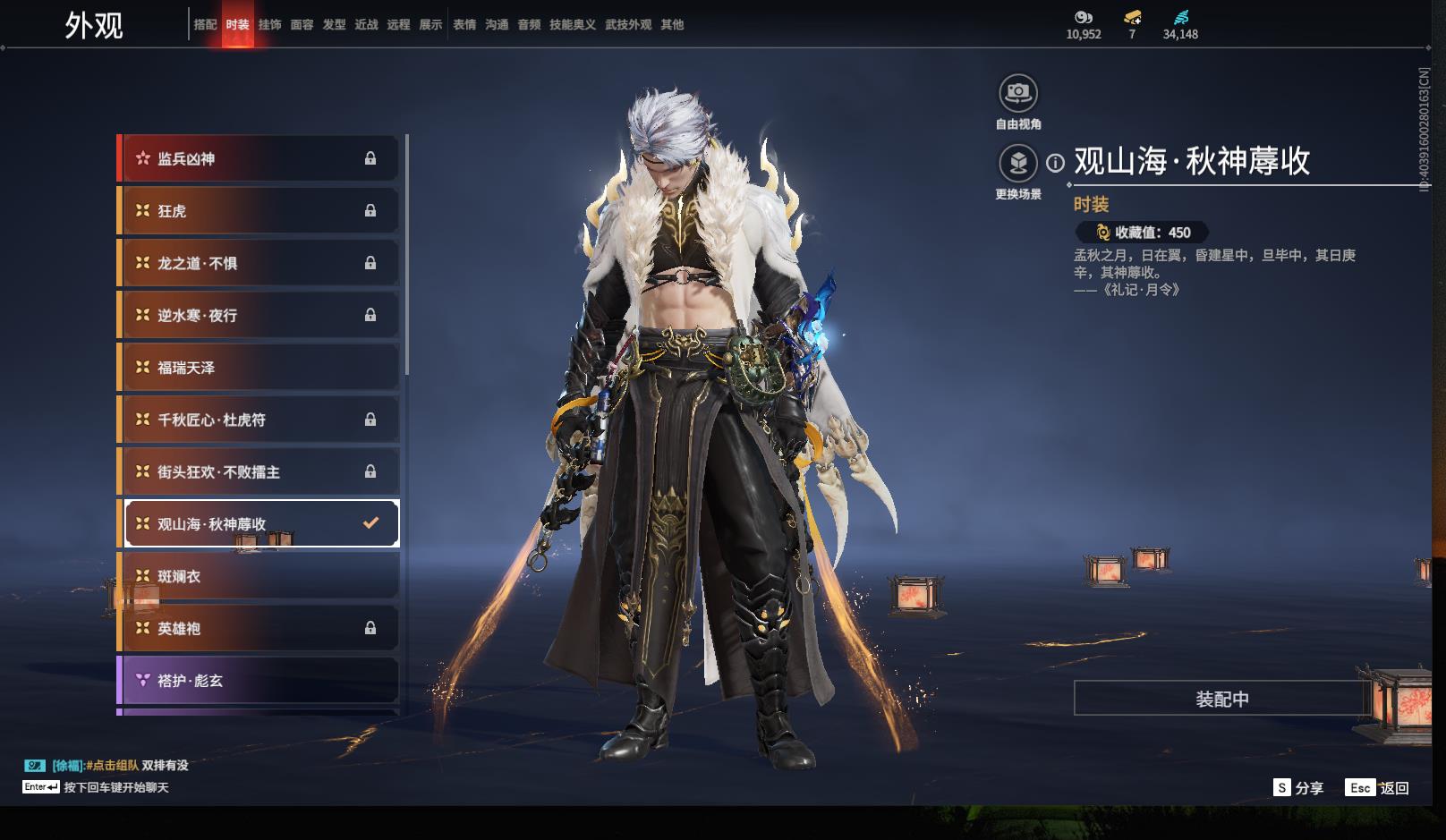
Task: Select the 英雄袍 outfit
Action: [x=259, y=629]
